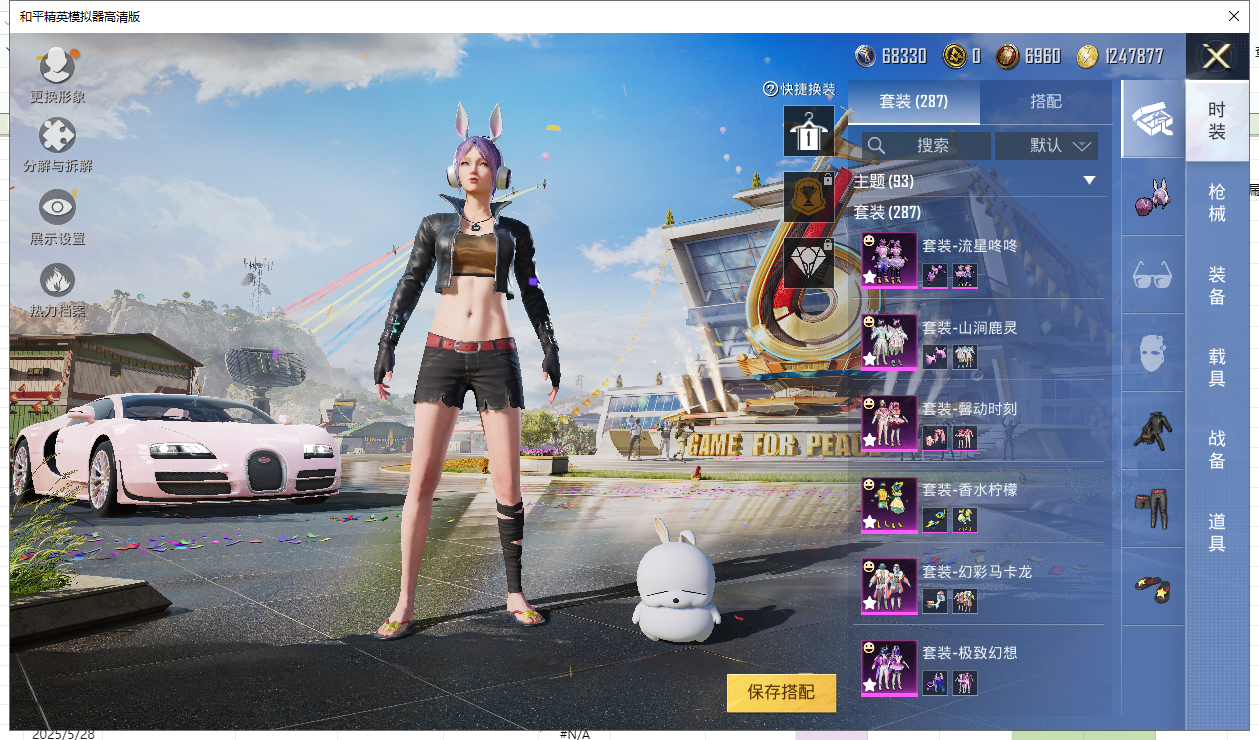Viewport: 1259px width, 740px height.
Task: Switch to the 搭配 tab
Action: tap(1046, 102)
